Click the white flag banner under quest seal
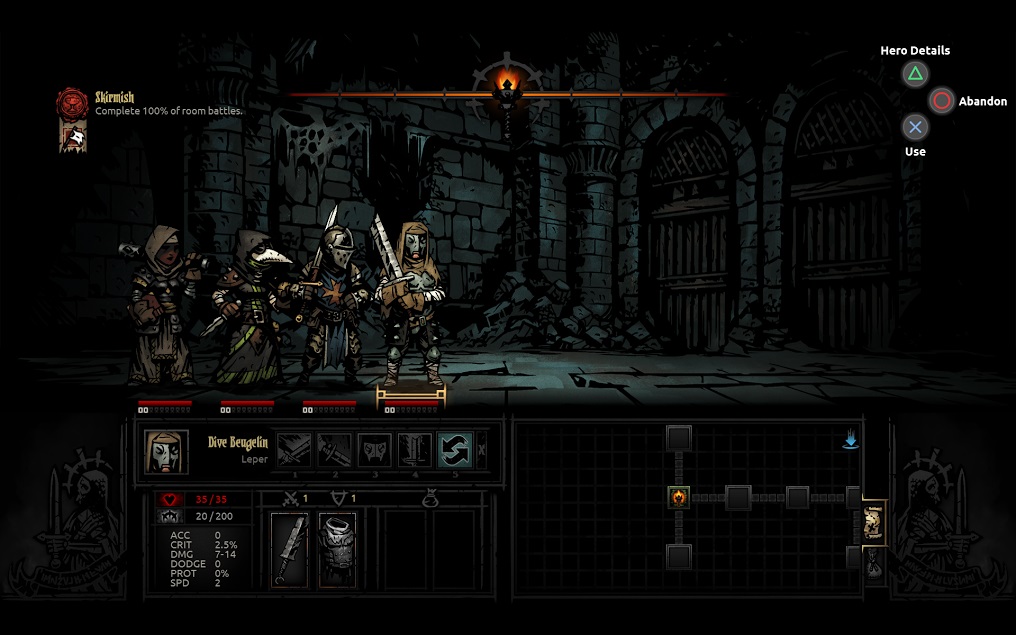Screen dimensions: 1016x635 click(x=72, y=136)
